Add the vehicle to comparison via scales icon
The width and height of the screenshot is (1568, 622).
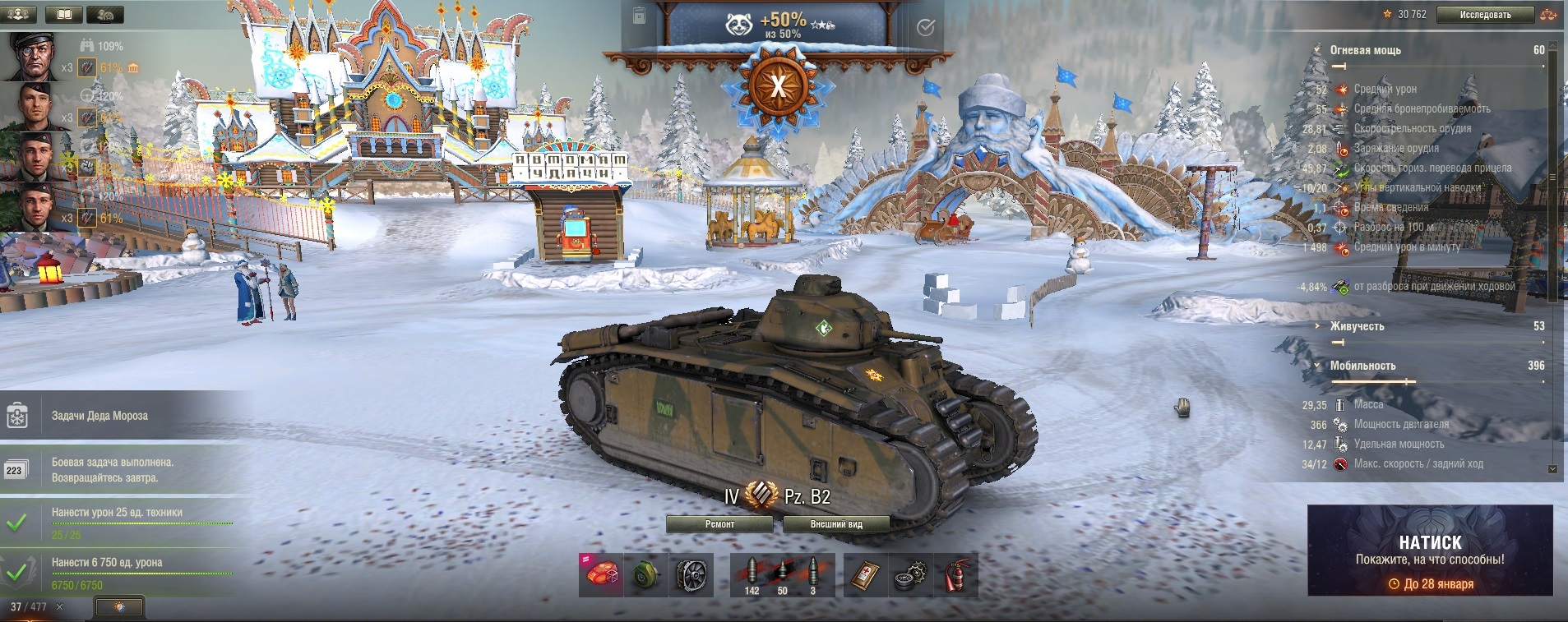(1549, 15)
